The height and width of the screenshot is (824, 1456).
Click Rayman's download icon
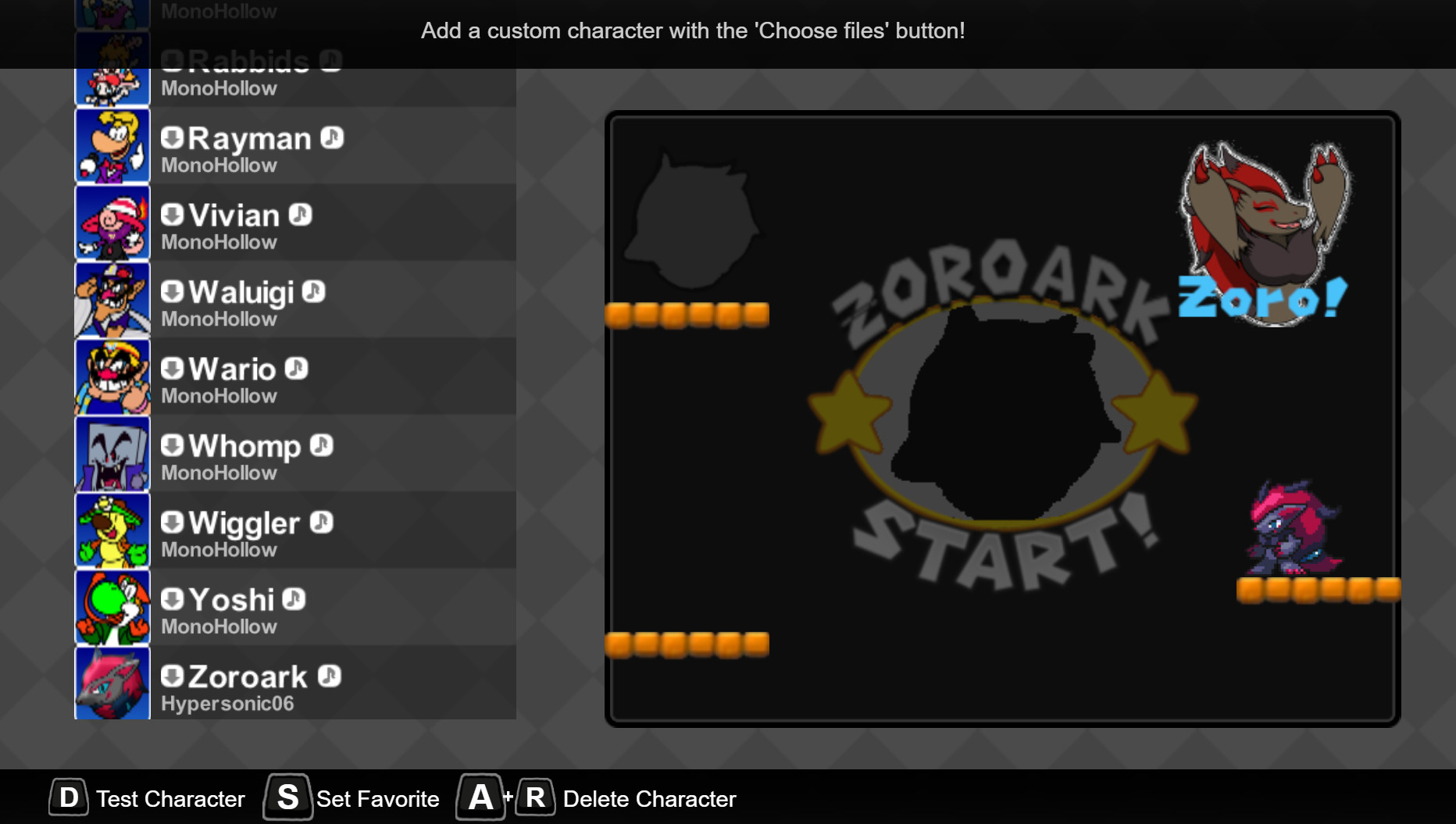click(x=171, y=138)
